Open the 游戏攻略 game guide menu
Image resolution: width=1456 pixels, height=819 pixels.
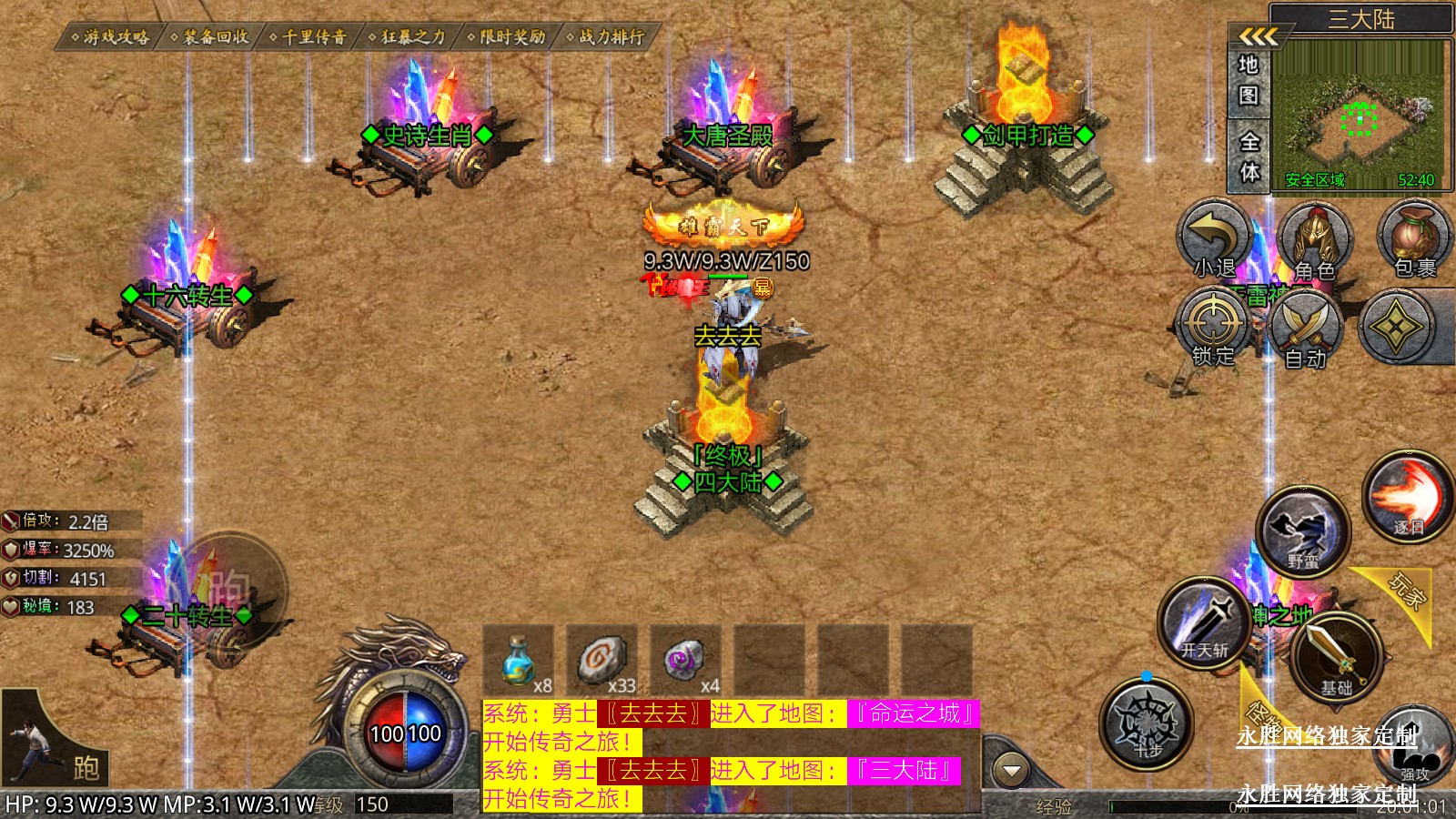pos(112,37)
